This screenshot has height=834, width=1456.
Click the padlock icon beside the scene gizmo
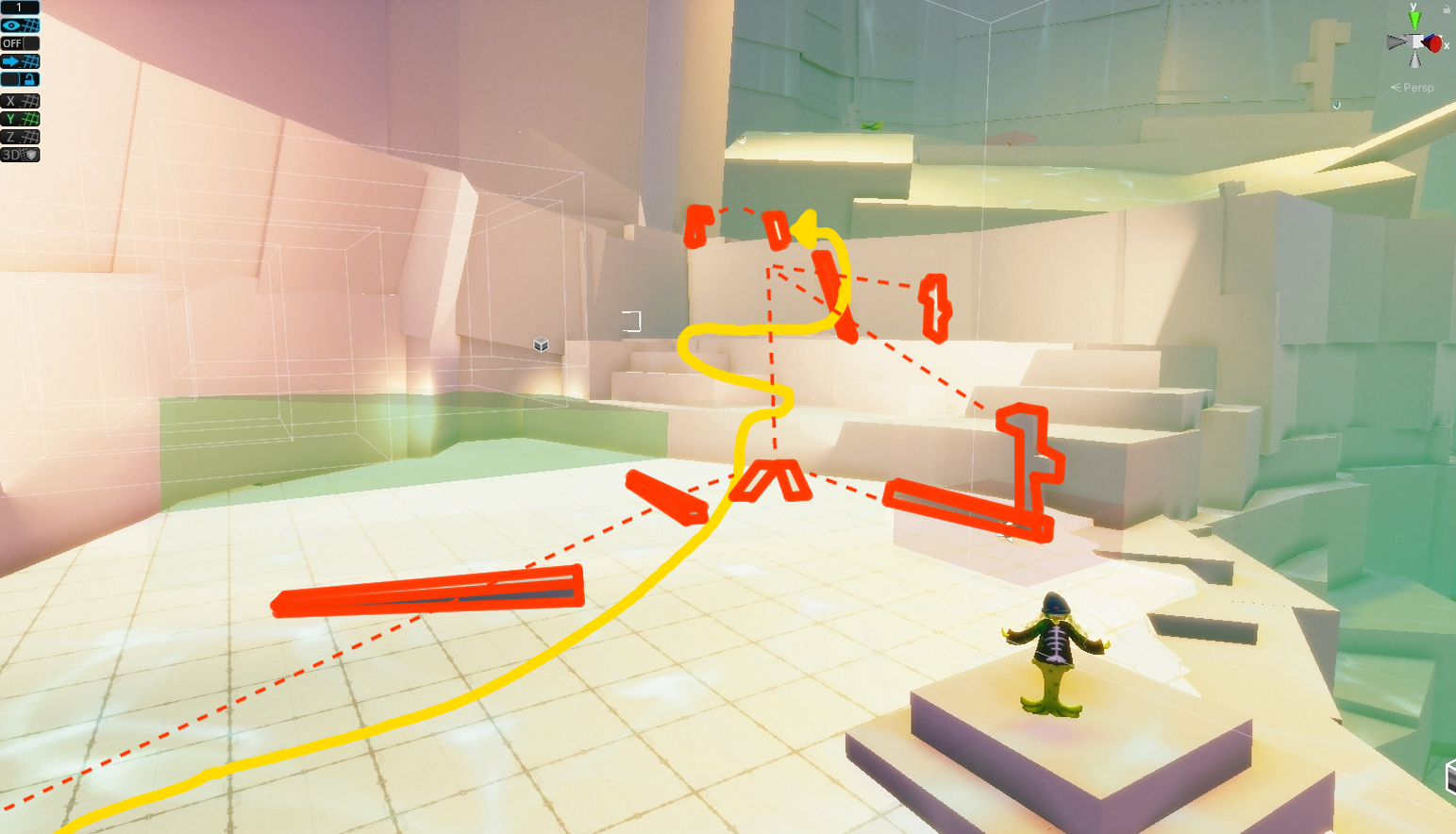[1448, 8]
